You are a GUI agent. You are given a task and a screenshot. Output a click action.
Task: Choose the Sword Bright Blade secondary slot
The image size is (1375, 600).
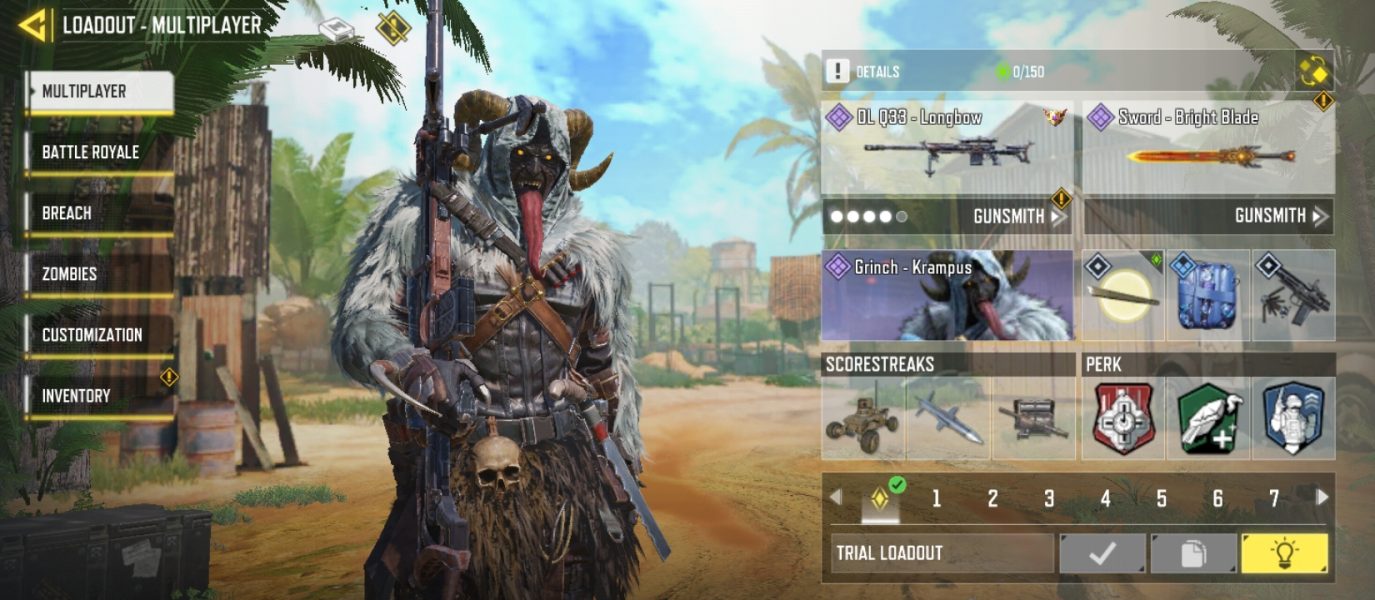click(x=1209, y=147)
